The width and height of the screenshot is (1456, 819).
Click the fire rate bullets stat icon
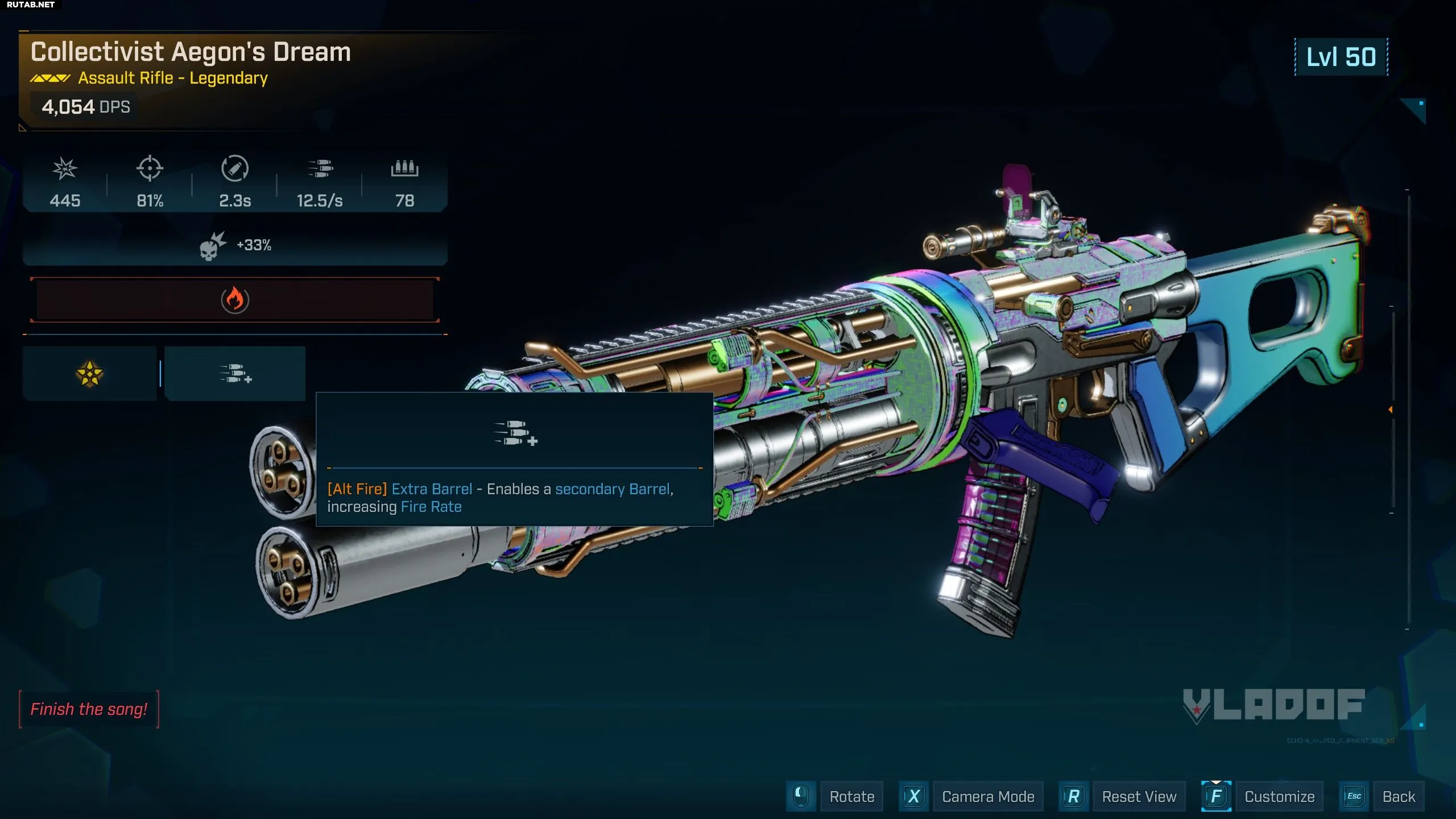(x=320, y=169)
